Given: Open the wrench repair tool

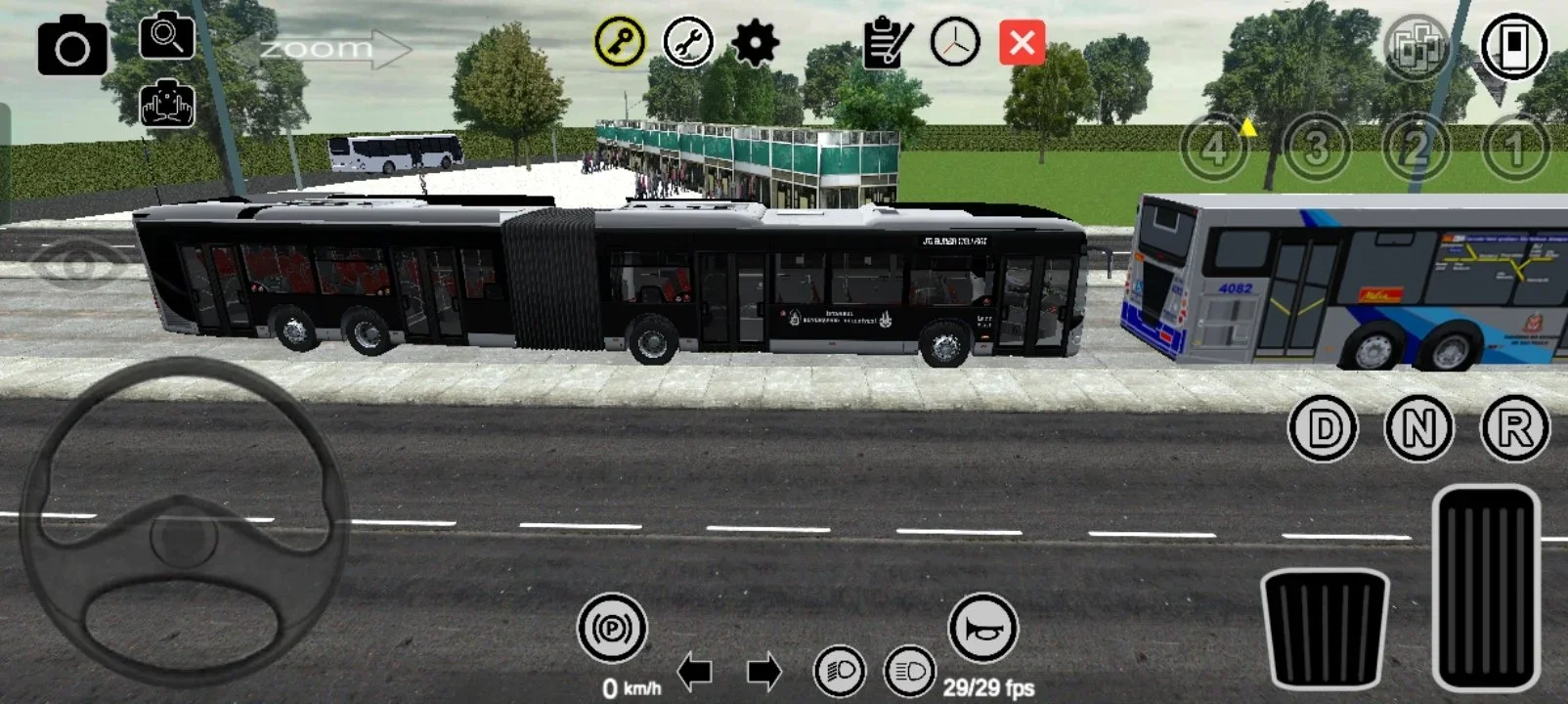Looking at the screenshot, I should click(x=688, y=43).
